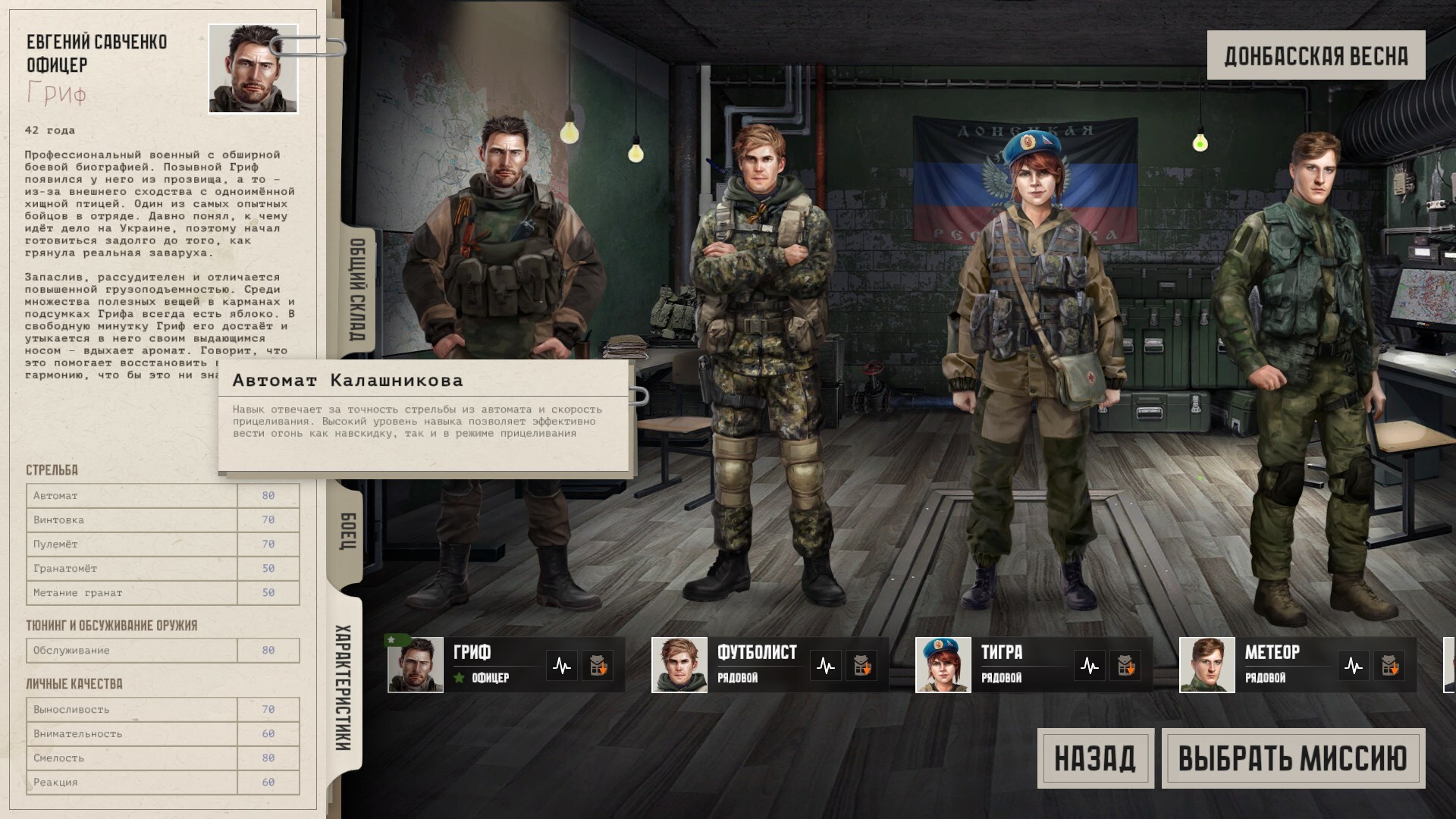Viewport: 1456px width, 819px height.
Task: Switch to the БОЕЦ tab
Action: coord(347,531)
